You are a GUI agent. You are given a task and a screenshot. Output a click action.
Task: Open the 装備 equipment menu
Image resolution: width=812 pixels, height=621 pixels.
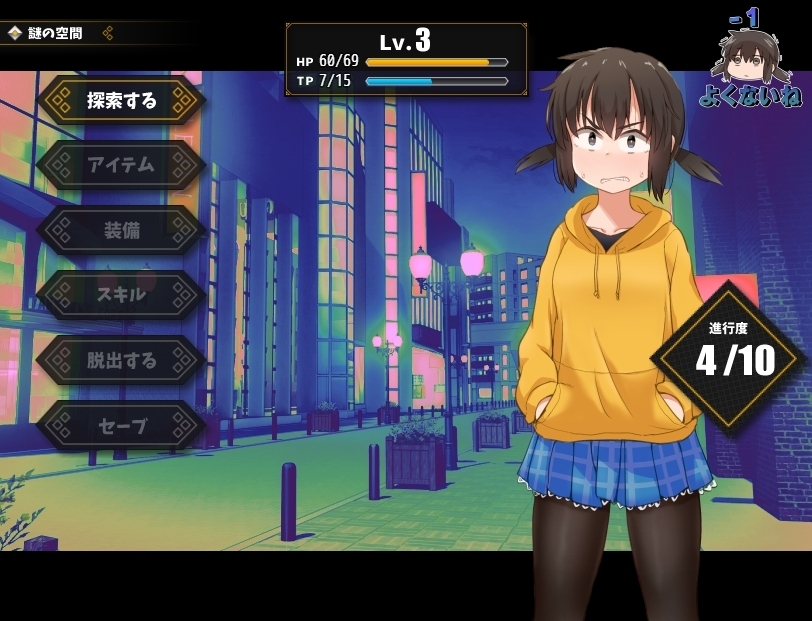coord(122,230)
